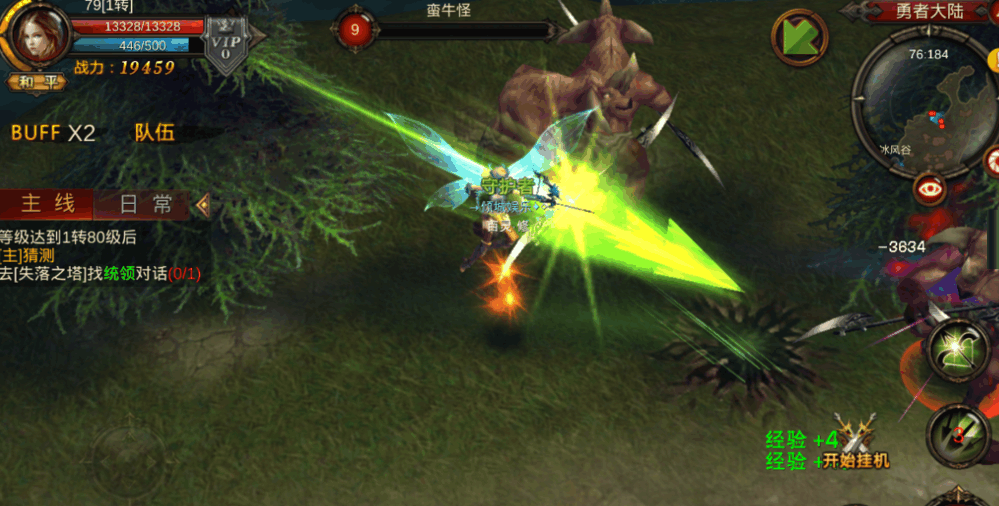This screenshot has width=999, height=506.
Task: Toggle the red eye visibility button
Action: pos(931,188)
